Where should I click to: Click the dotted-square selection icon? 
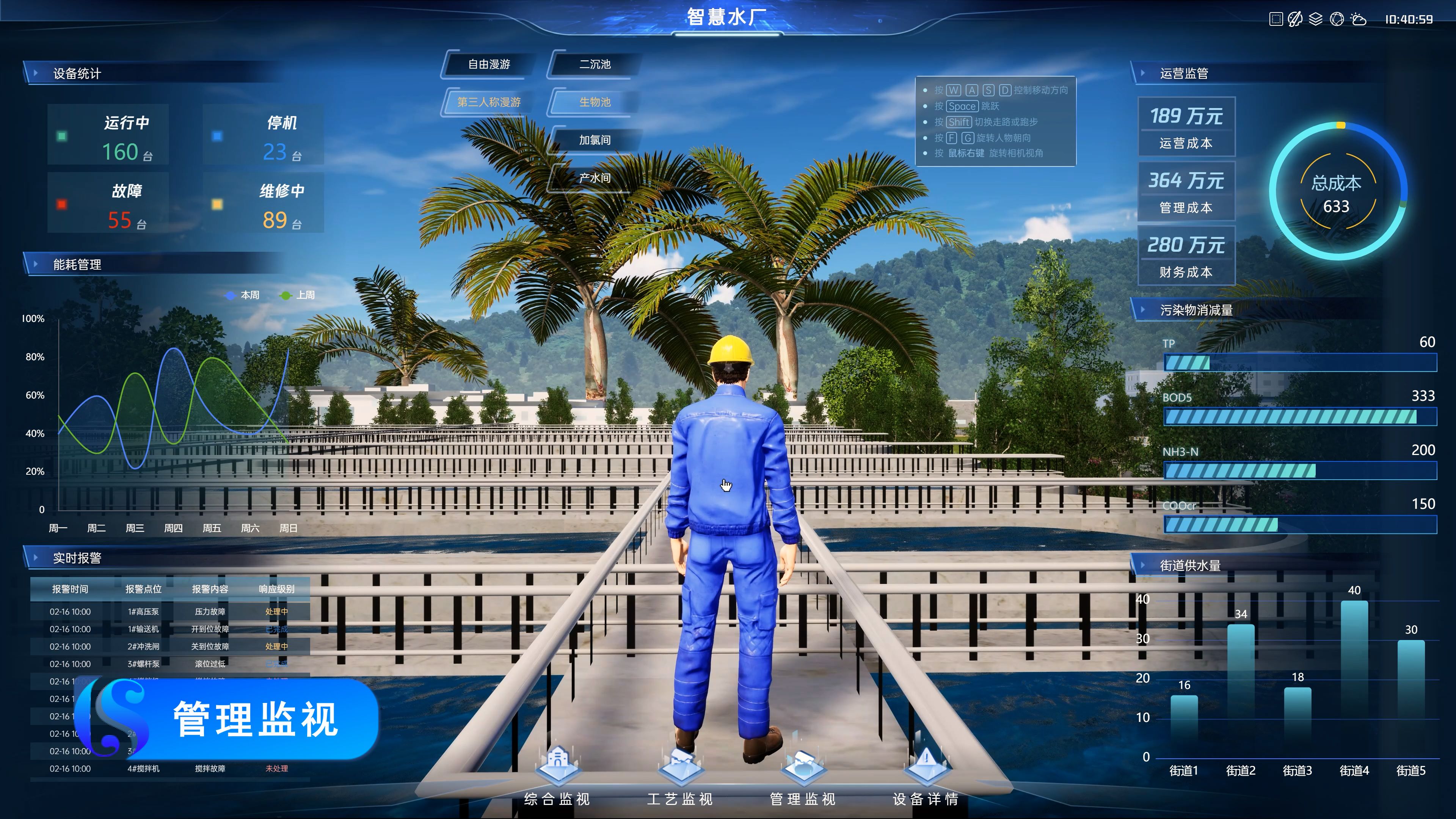click(1276, 19)
